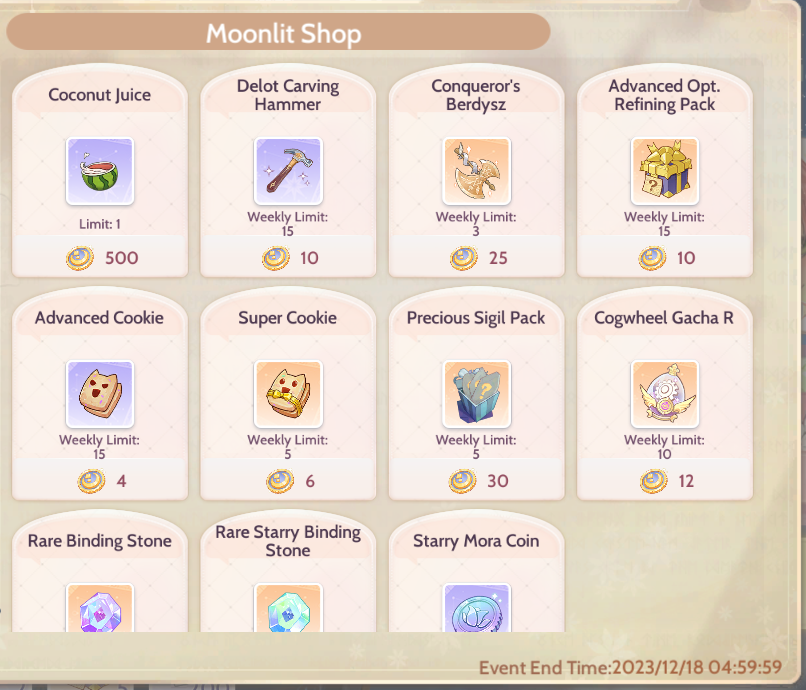Select the Advanced Cookie item

pos(99,394)
